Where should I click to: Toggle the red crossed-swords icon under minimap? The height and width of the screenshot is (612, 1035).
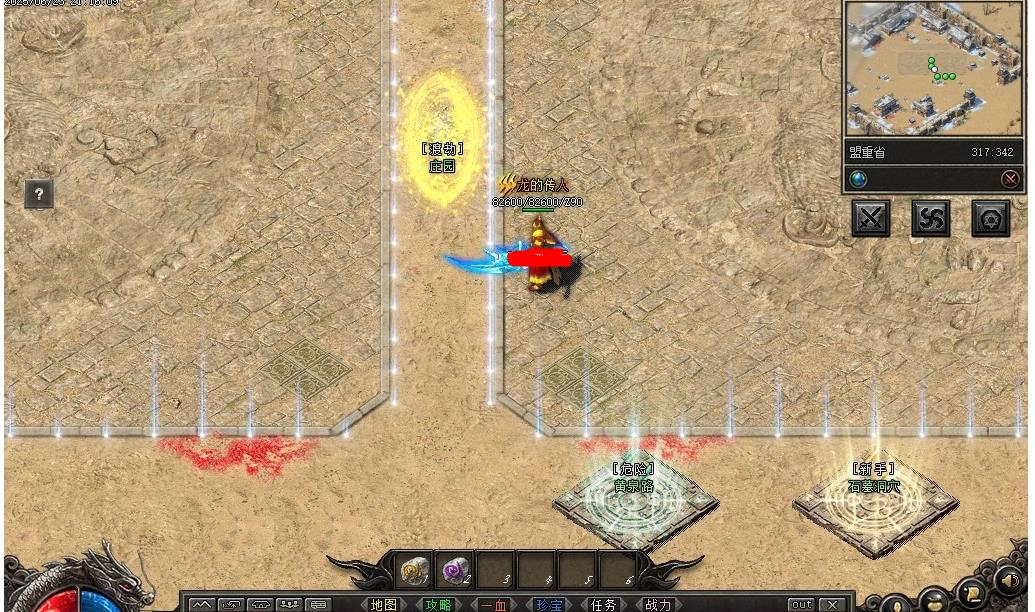pos(1010,179)
